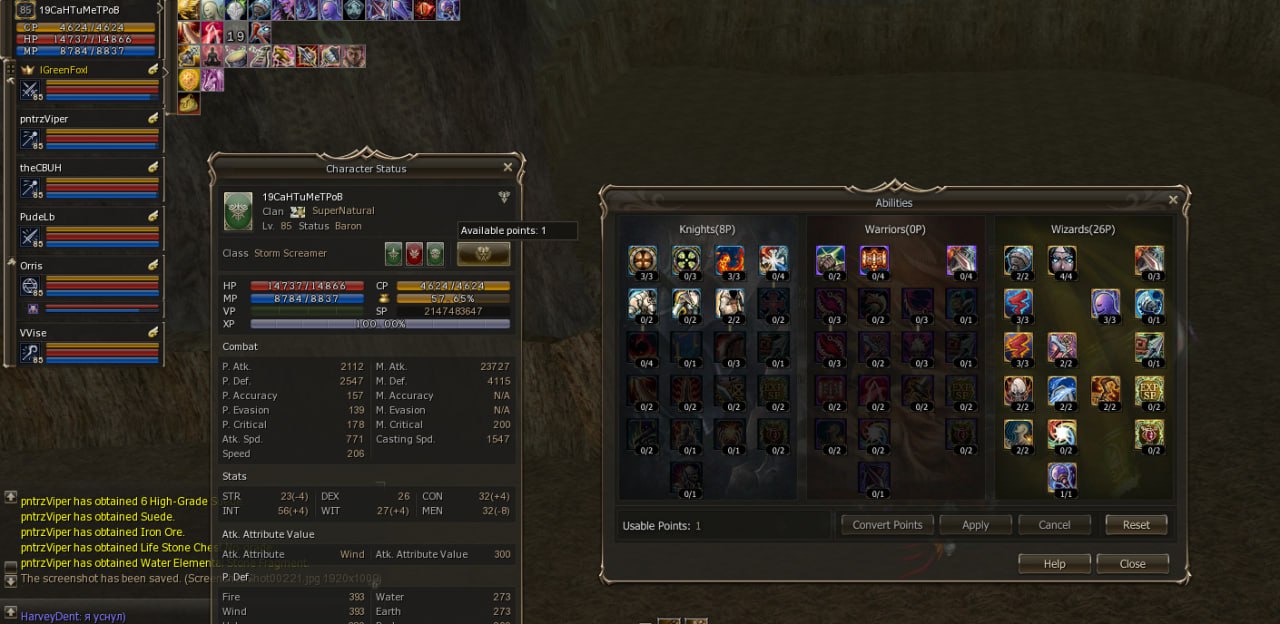Apply the selected ability points
Screen dimensions: 1280x624
pyautogui.click(x=975, y=525)
